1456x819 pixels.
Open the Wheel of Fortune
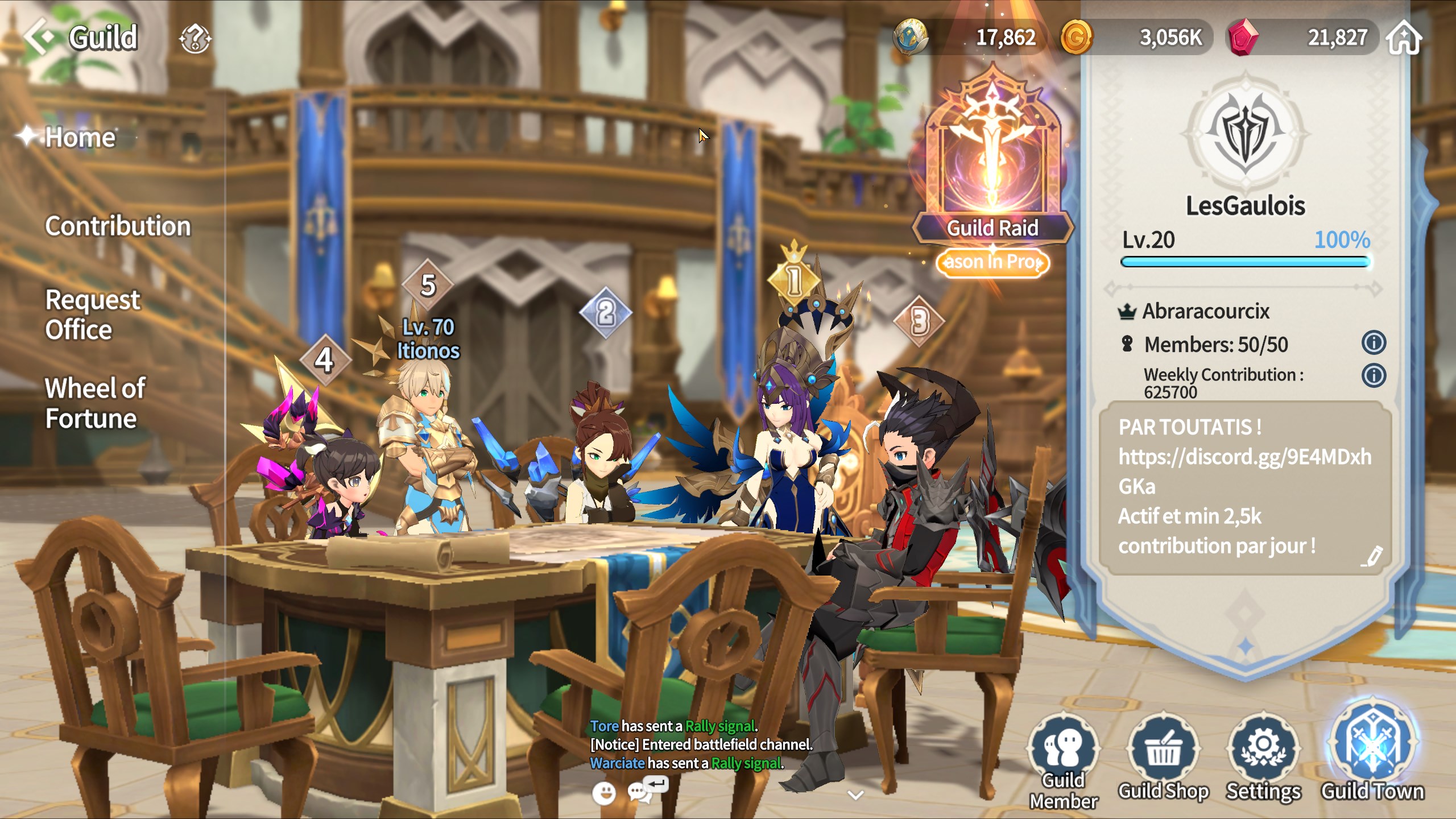(95, 403)
